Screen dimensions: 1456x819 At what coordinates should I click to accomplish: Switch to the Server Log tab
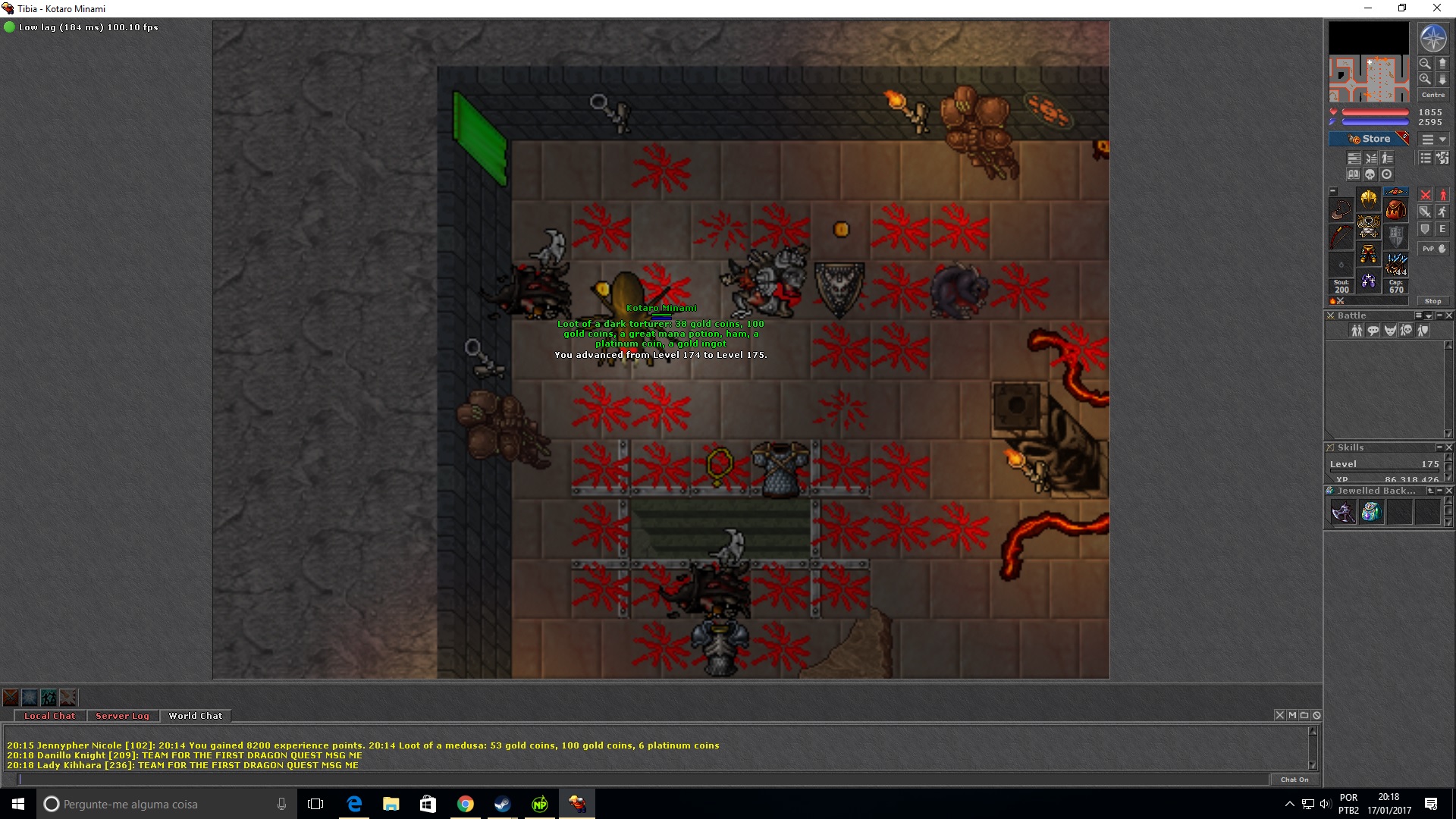(122, 716)
